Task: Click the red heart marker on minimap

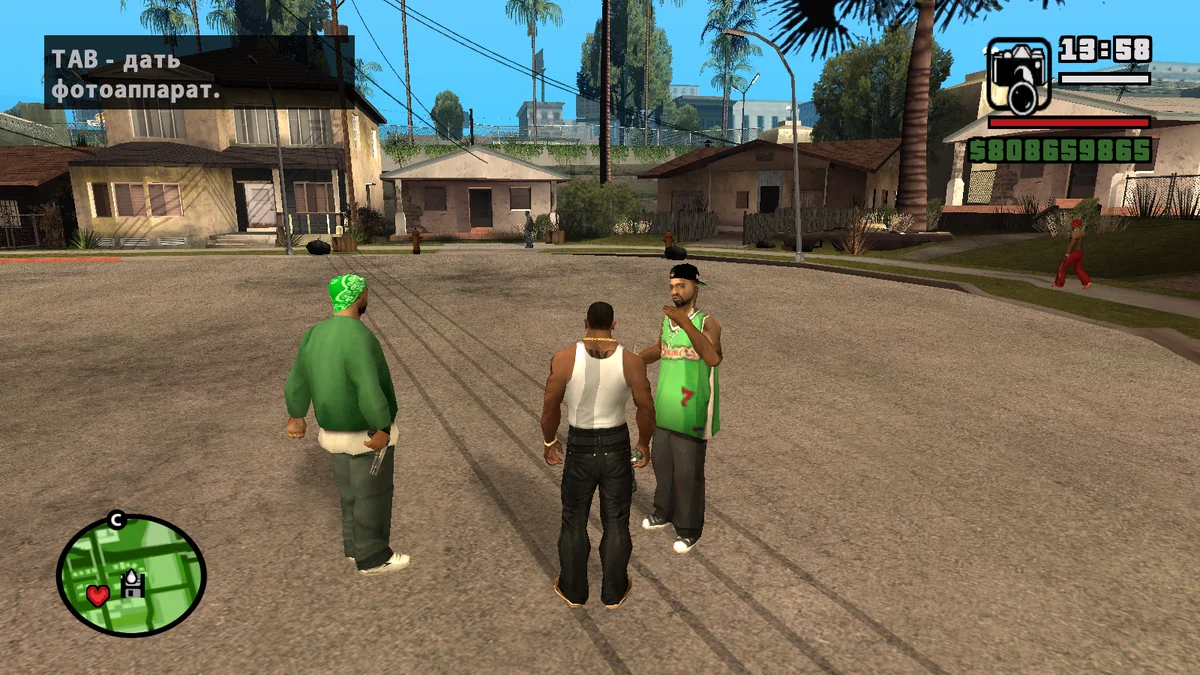Action: [97, 595]
